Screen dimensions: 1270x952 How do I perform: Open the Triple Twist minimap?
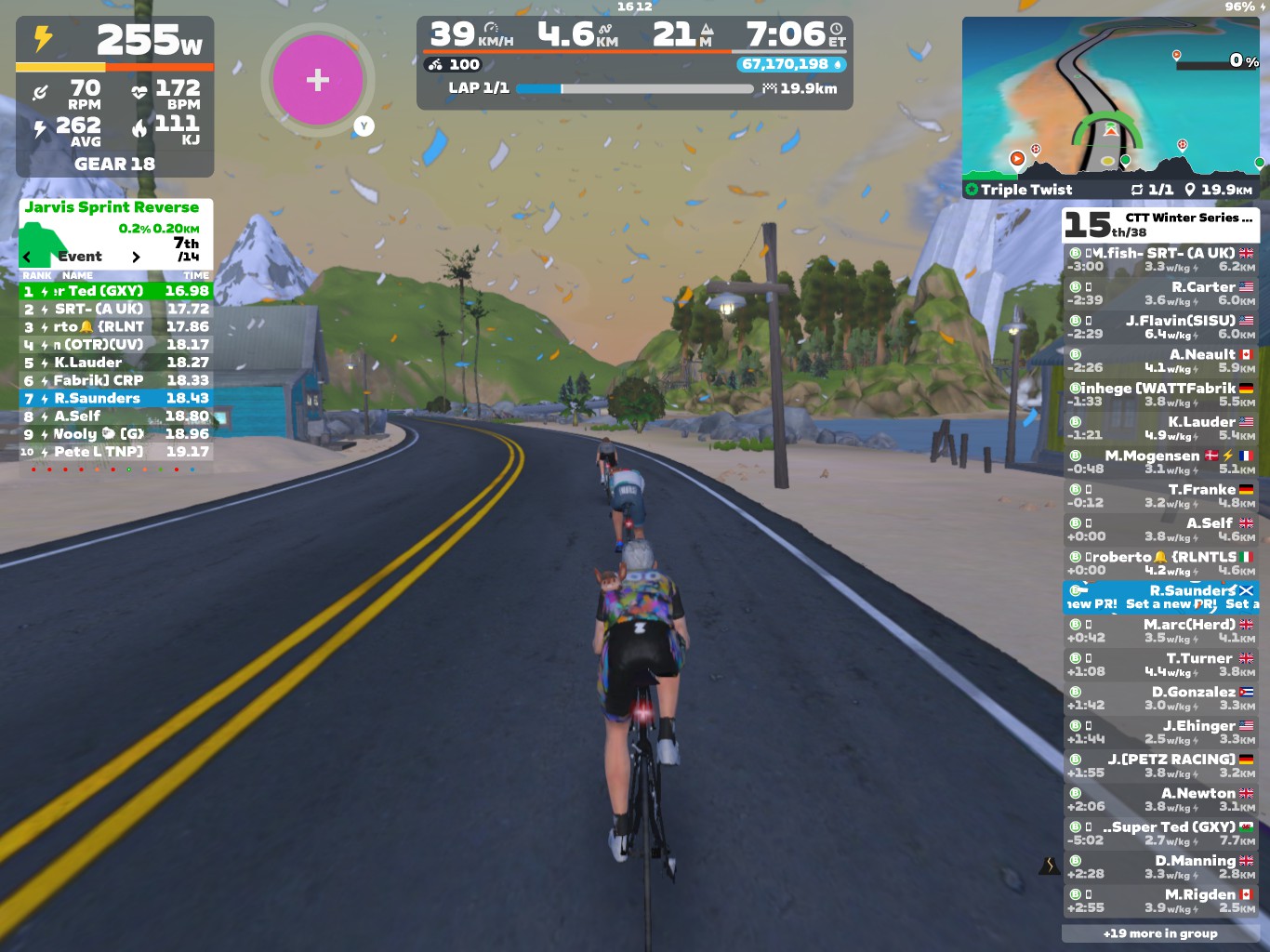[x=1112, y=98]
